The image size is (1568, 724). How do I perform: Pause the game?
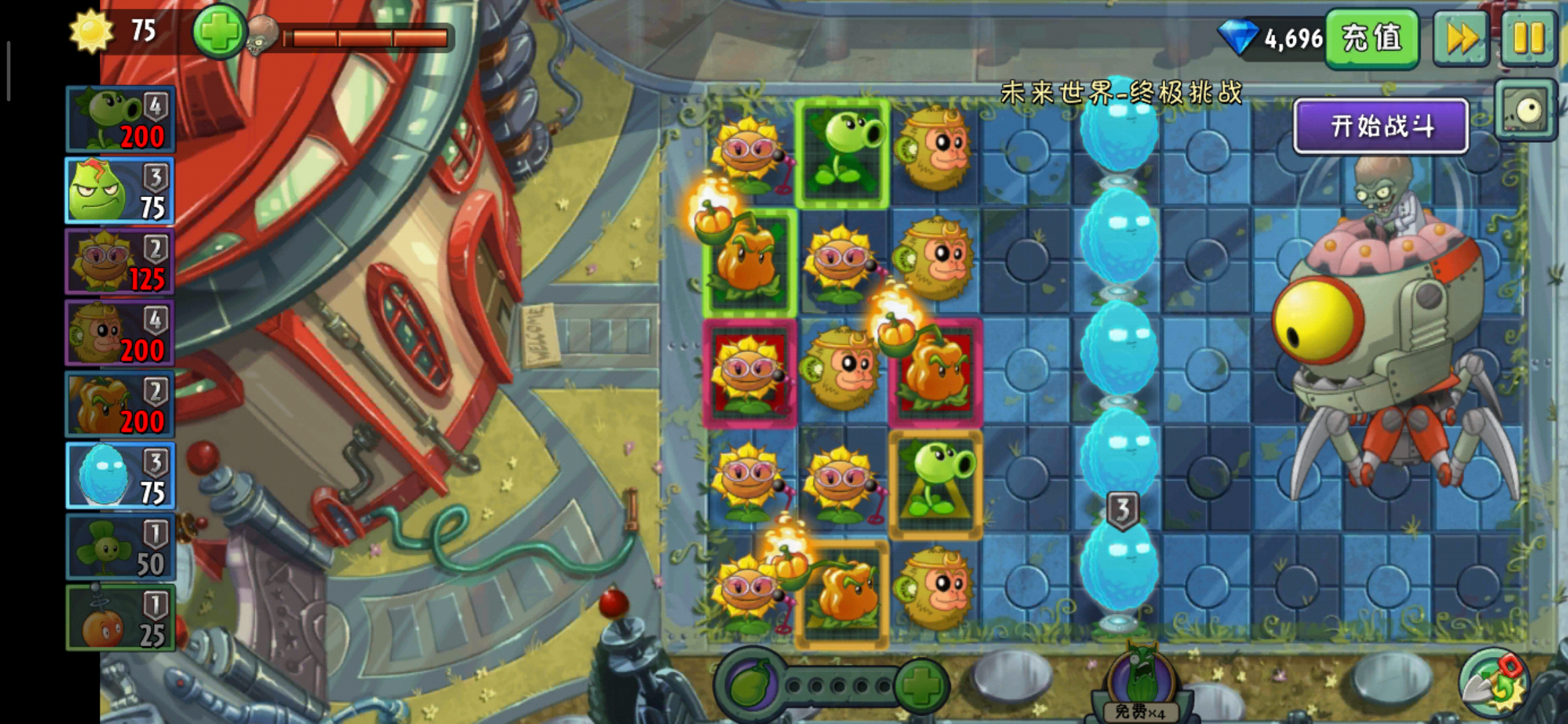tap(1528, 38)
